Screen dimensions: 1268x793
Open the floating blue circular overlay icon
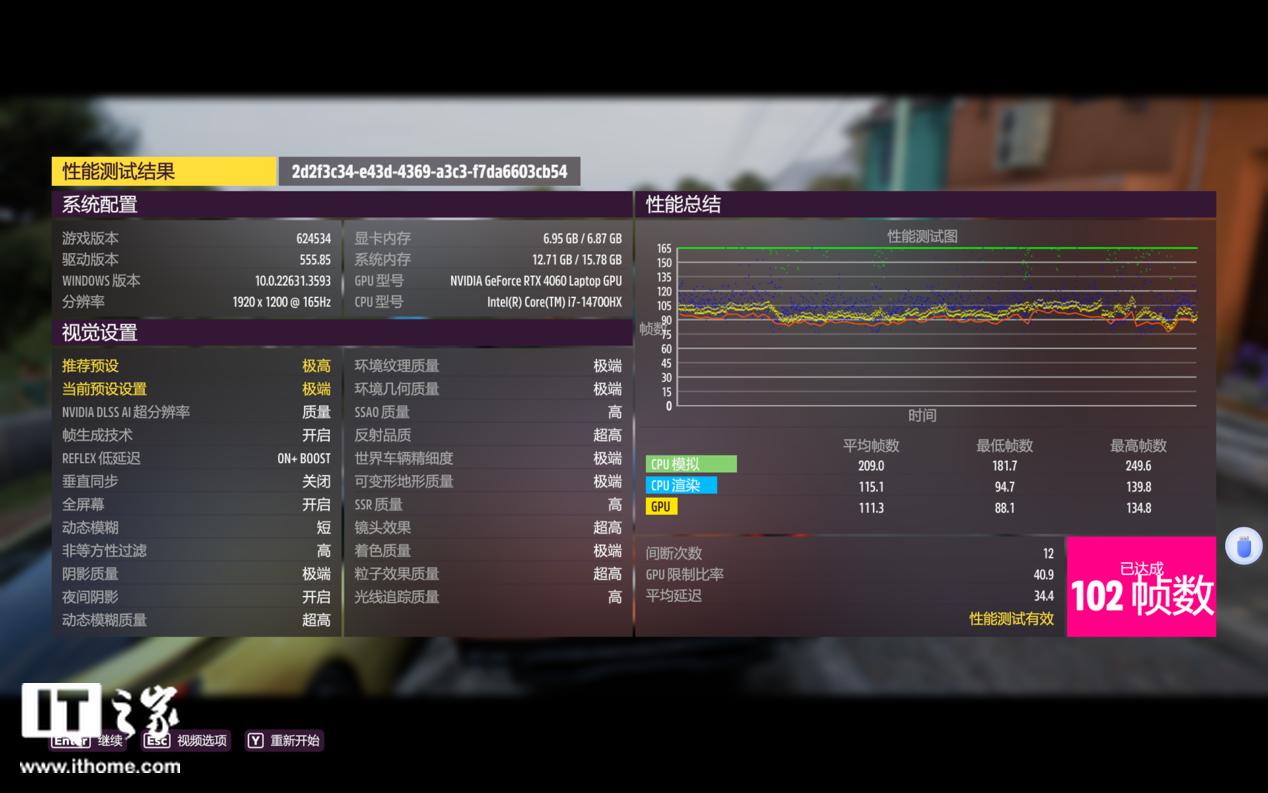(x=1243, y=547)
